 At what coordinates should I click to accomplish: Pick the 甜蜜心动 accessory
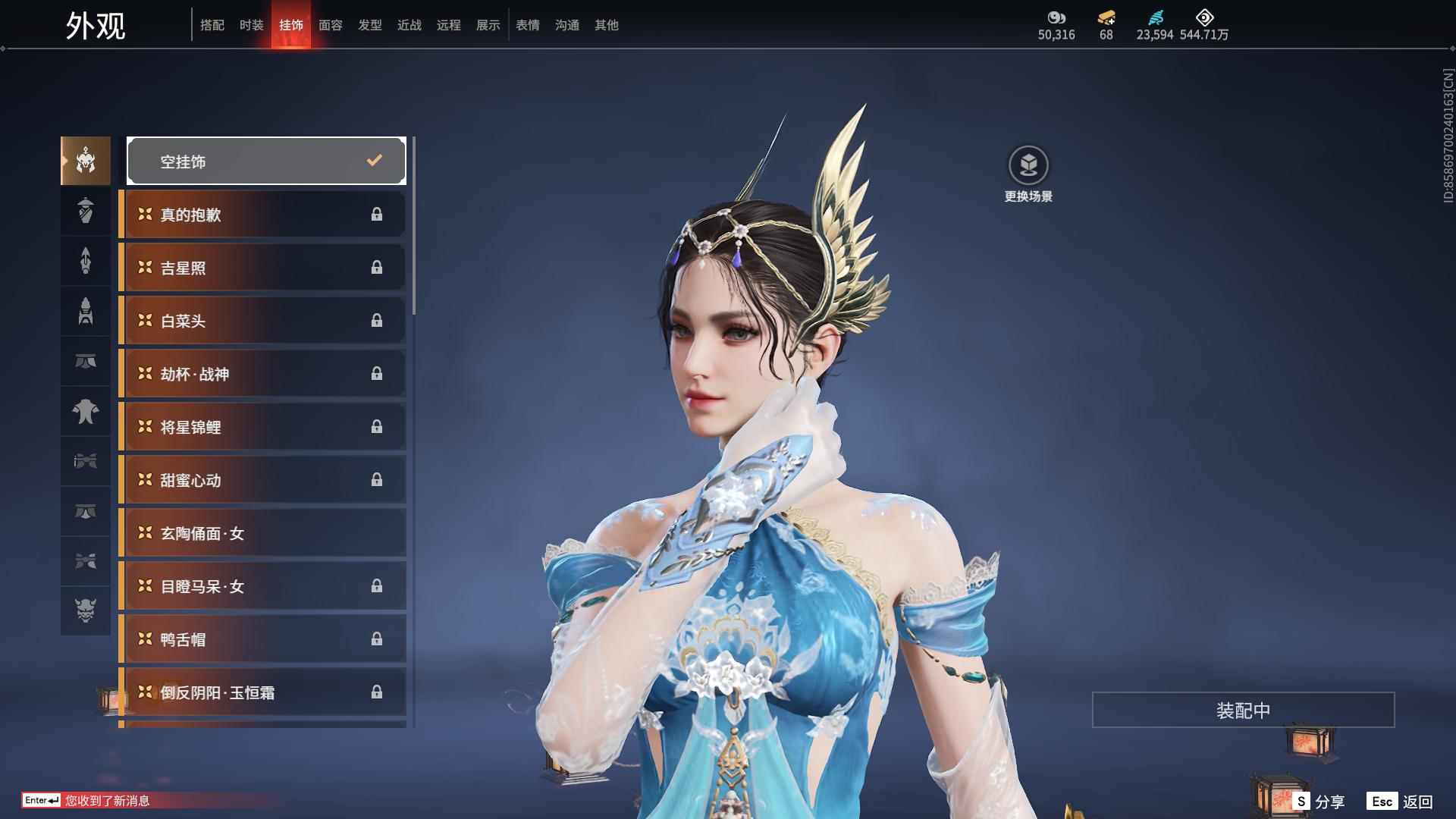264,480
